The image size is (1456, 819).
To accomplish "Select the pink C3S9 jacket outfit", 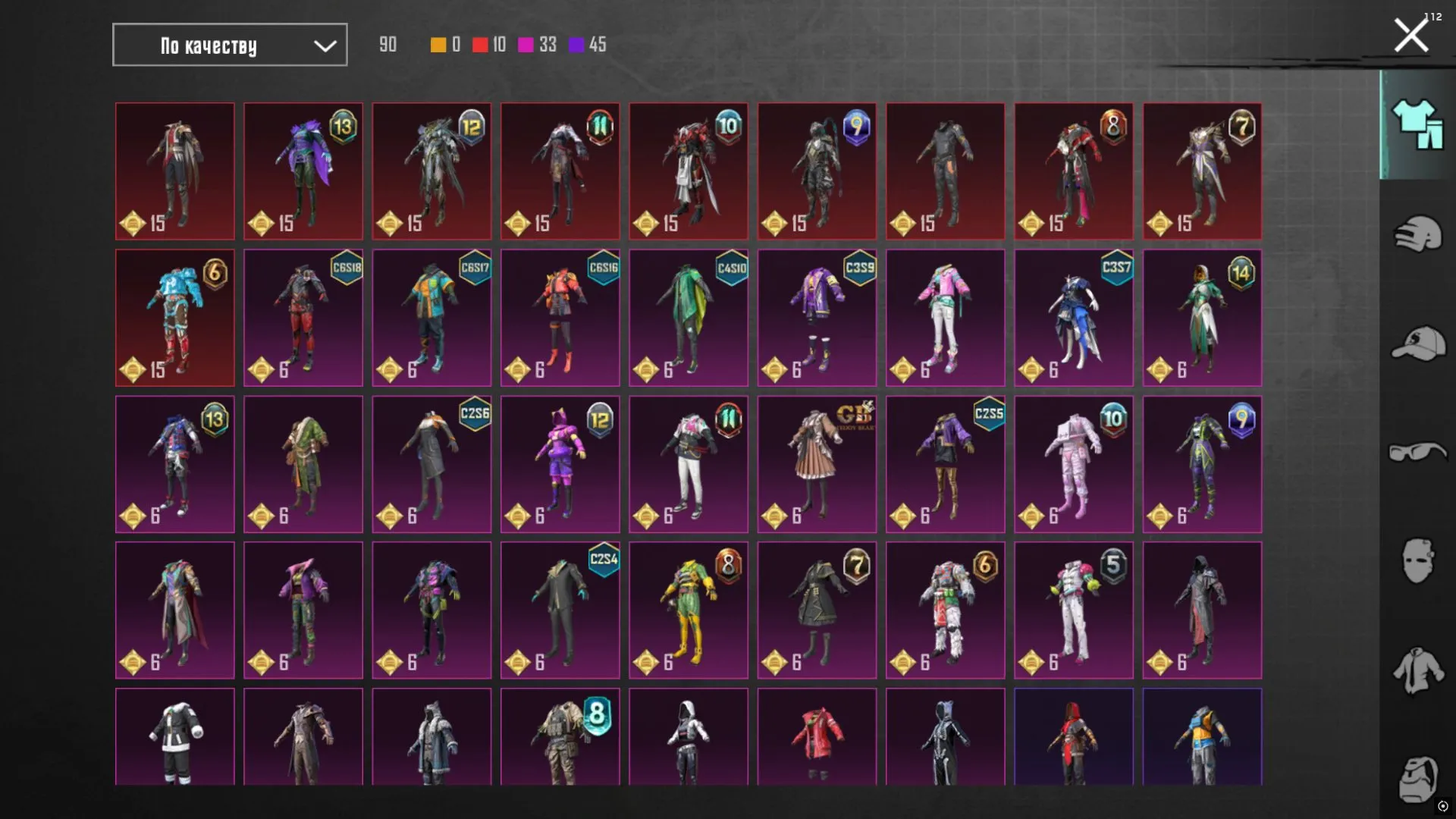I will point(817,318).
